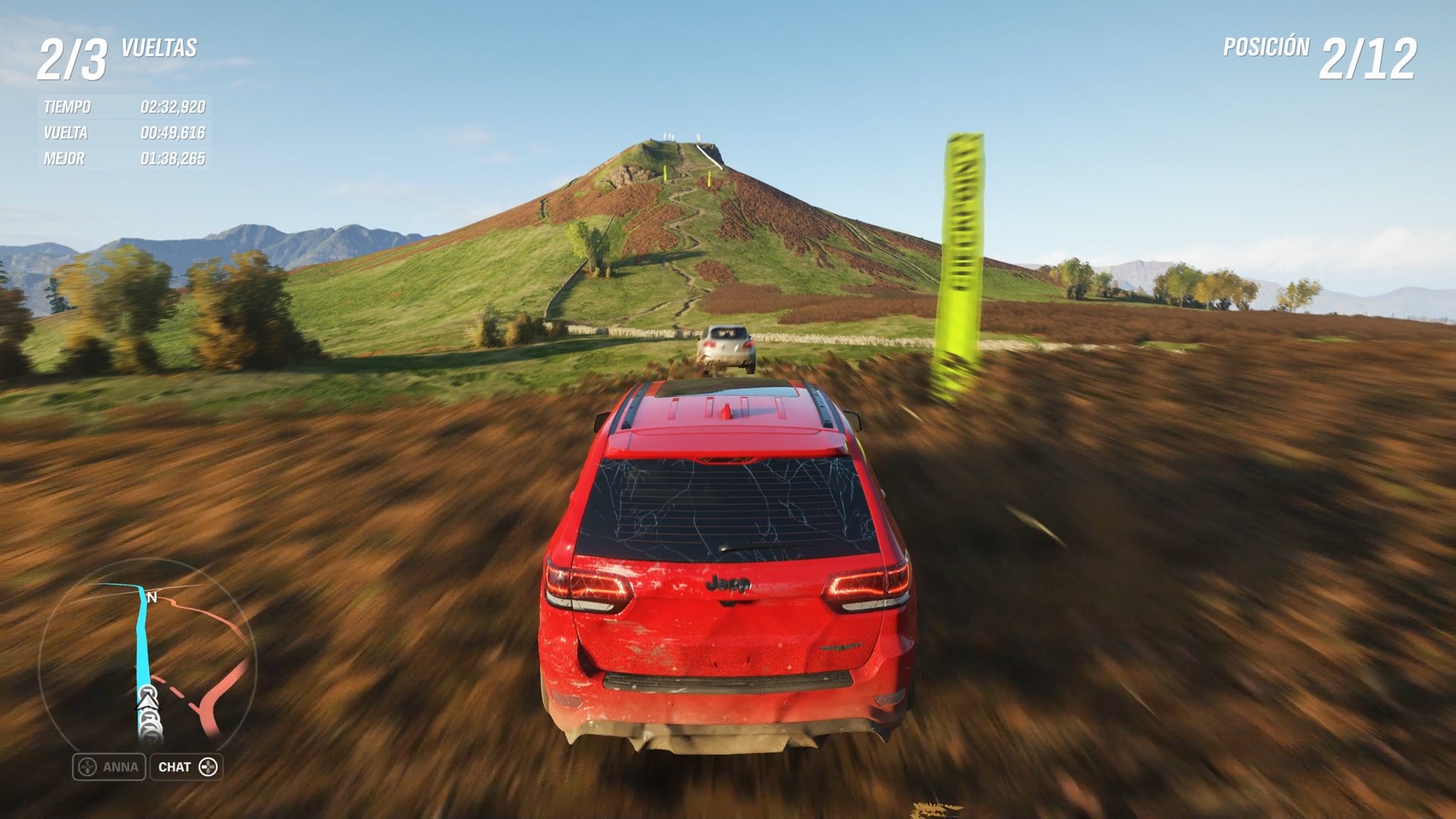Screen dimensions: 1456x819
Task: Click the CHAT d-pad controller icon
Action: pos(209,767)
